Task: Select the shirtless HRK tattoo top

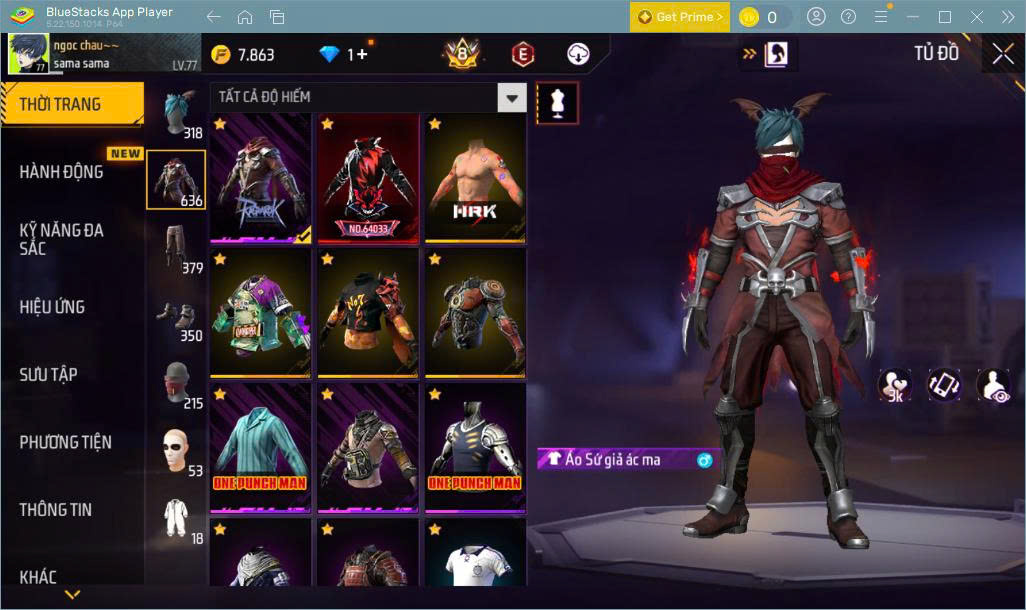Action: click(x=476, y=178)
